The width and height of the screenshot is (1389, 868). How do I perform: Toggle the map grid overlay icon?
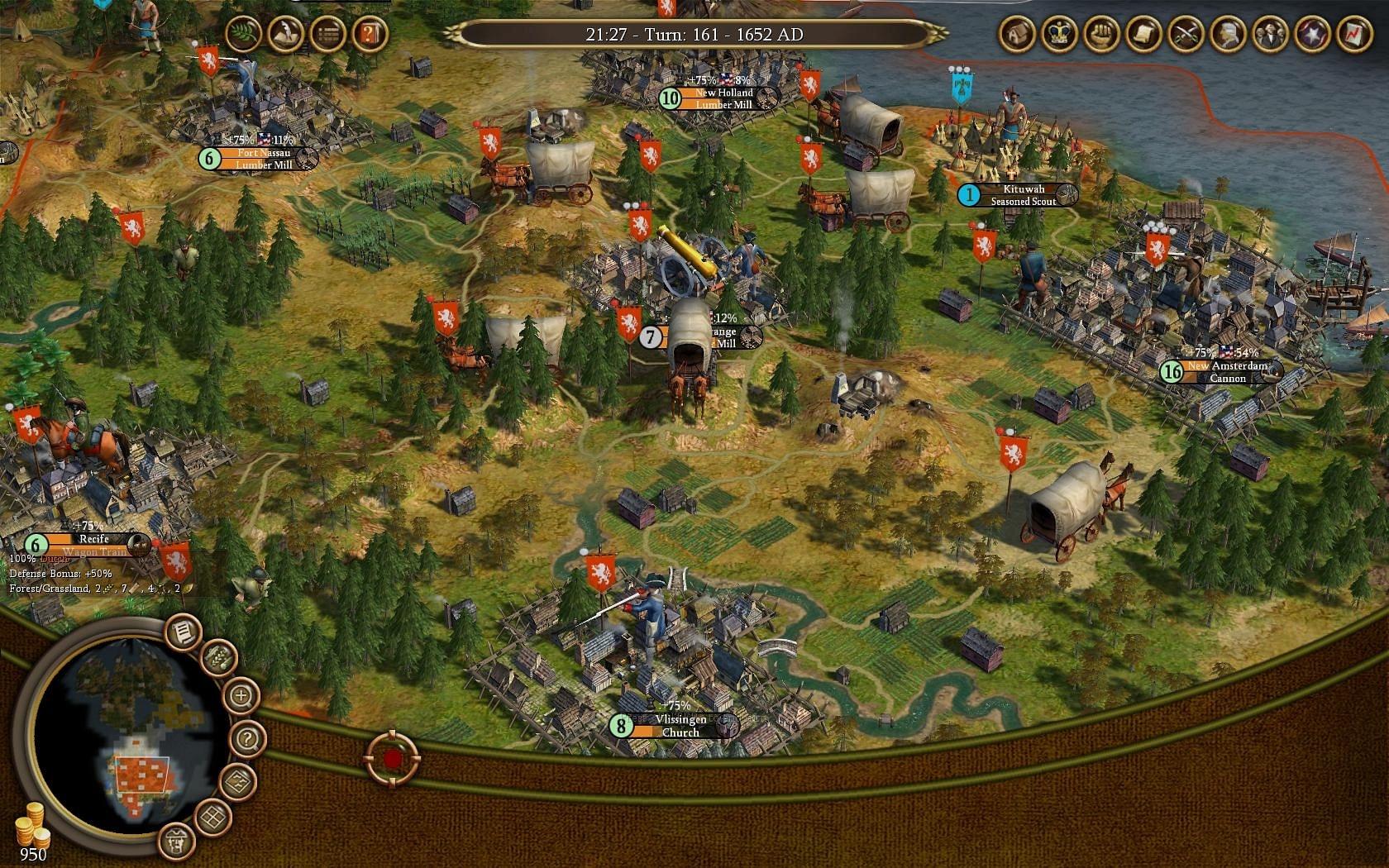point(212,816)
